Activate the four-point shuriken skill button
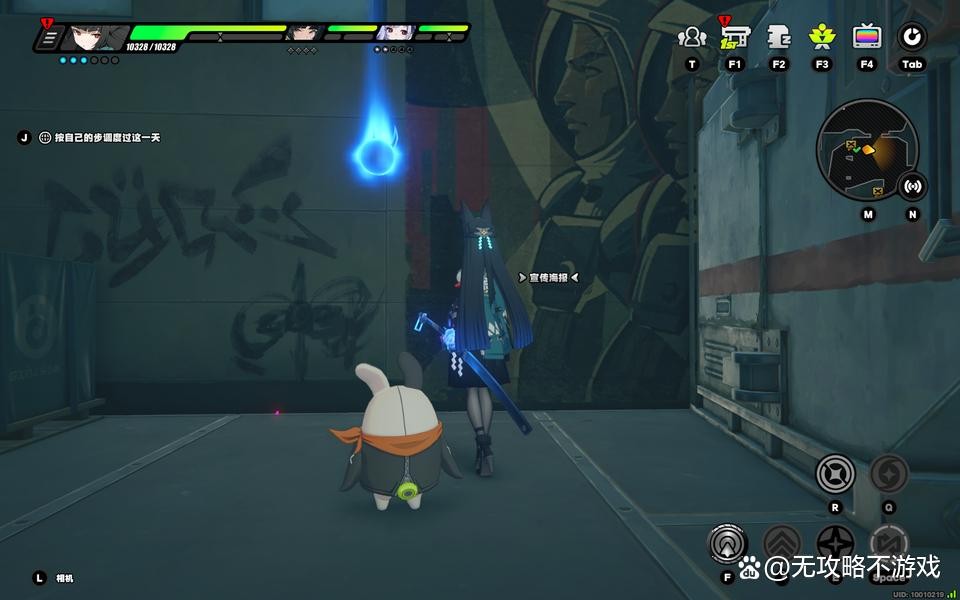960x600 pixels. (x=836, y=546)
